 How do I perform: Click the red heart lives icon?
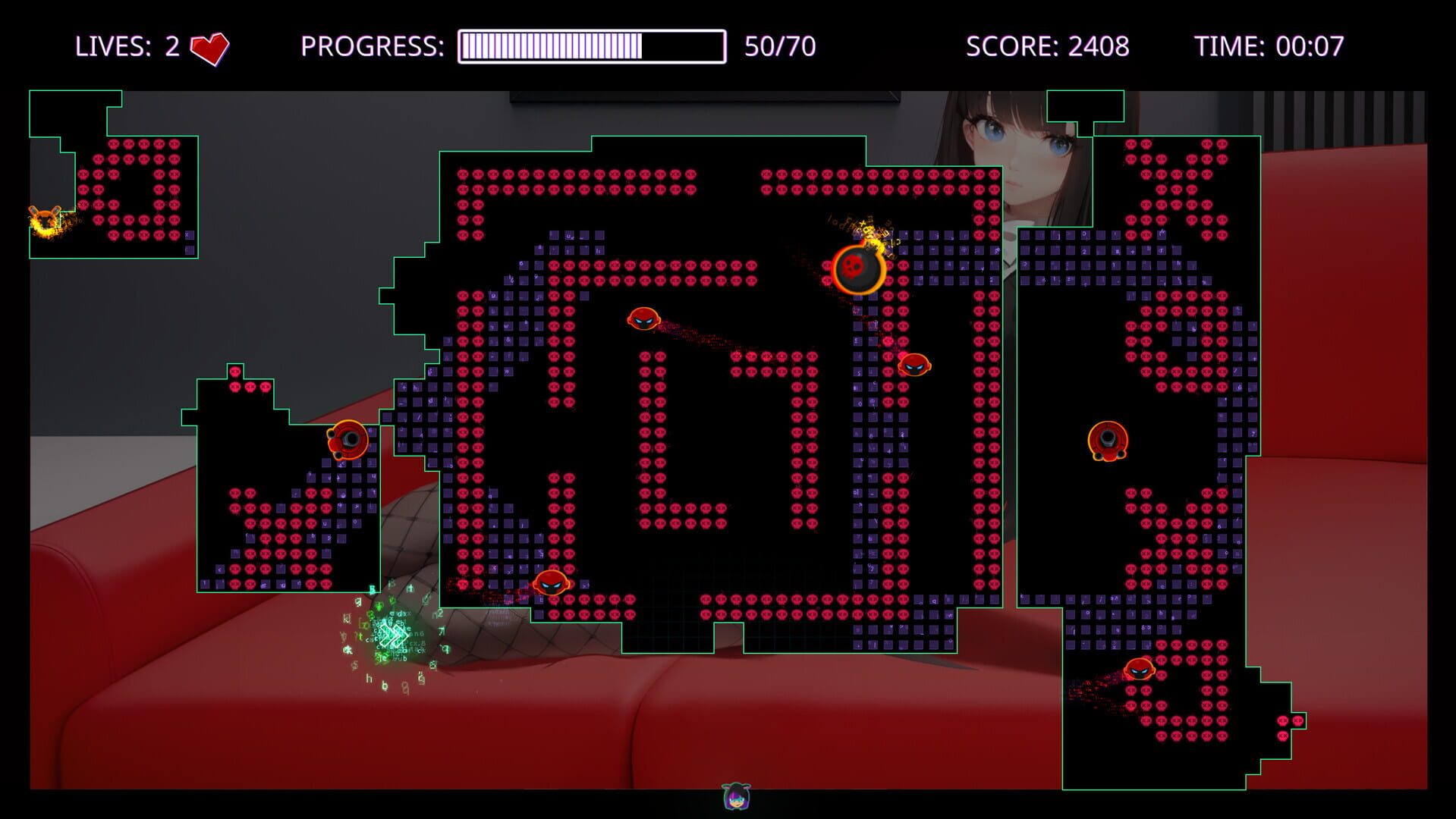click(212, 45)
